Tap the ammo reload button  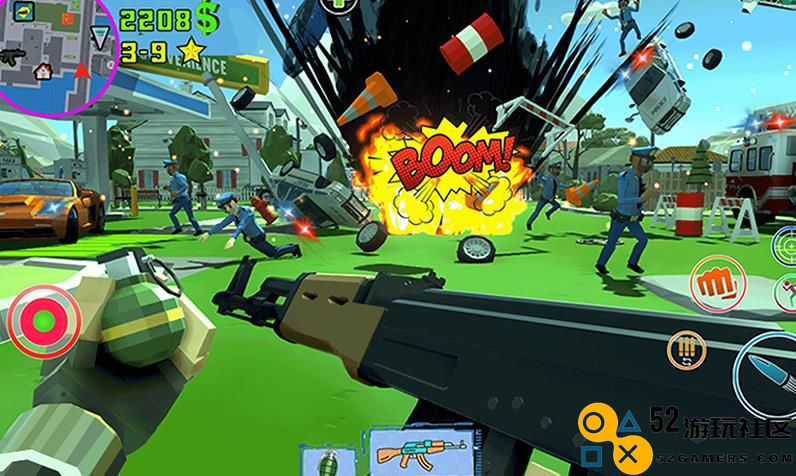[687, 349]
